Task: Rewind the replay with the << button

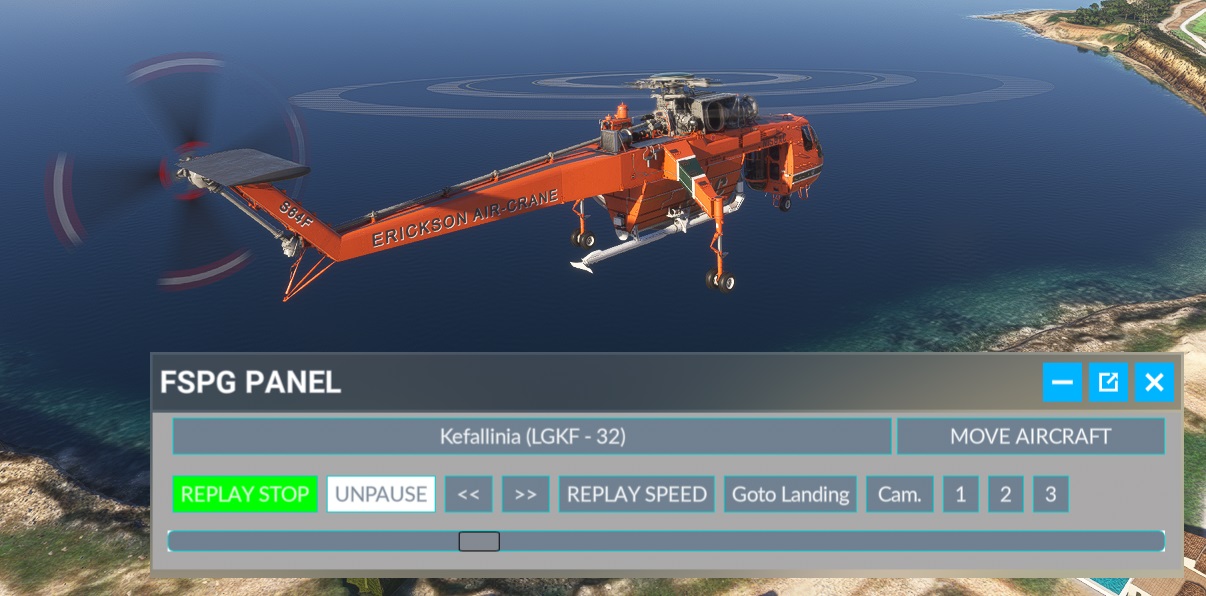Action: (469, 494)
